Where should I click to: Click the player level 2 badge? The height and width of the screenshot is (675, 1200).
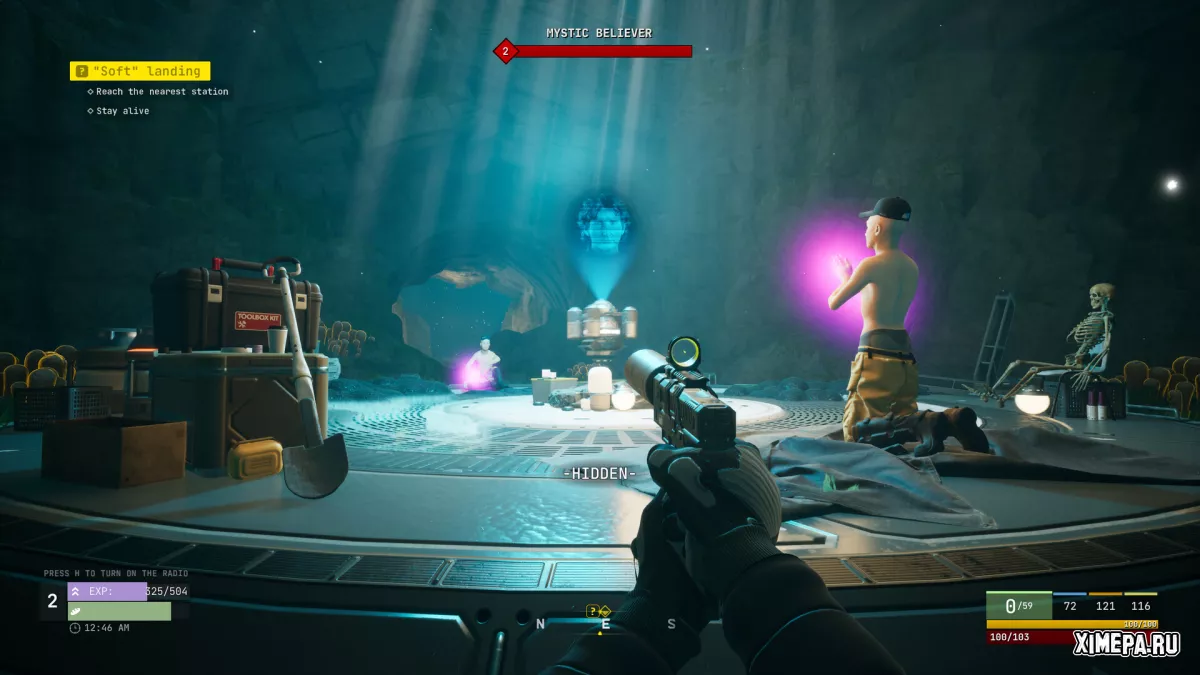click(x=53, y=601)
